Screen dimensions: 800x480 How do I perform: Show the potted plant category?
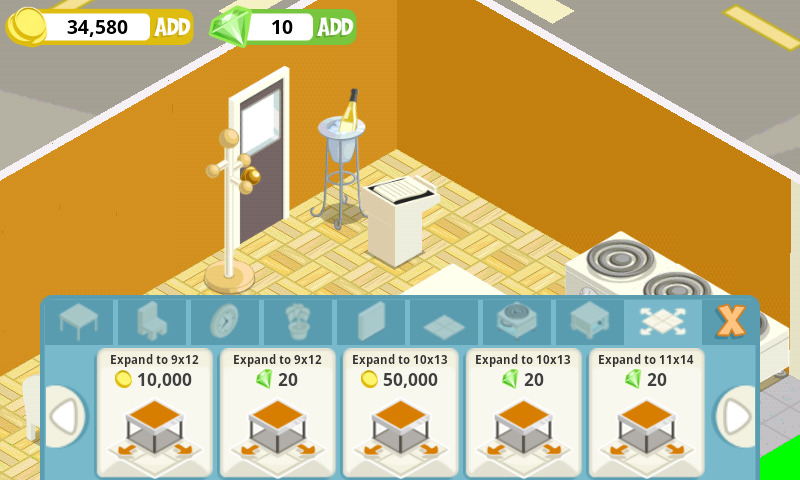tap(298, 322)
